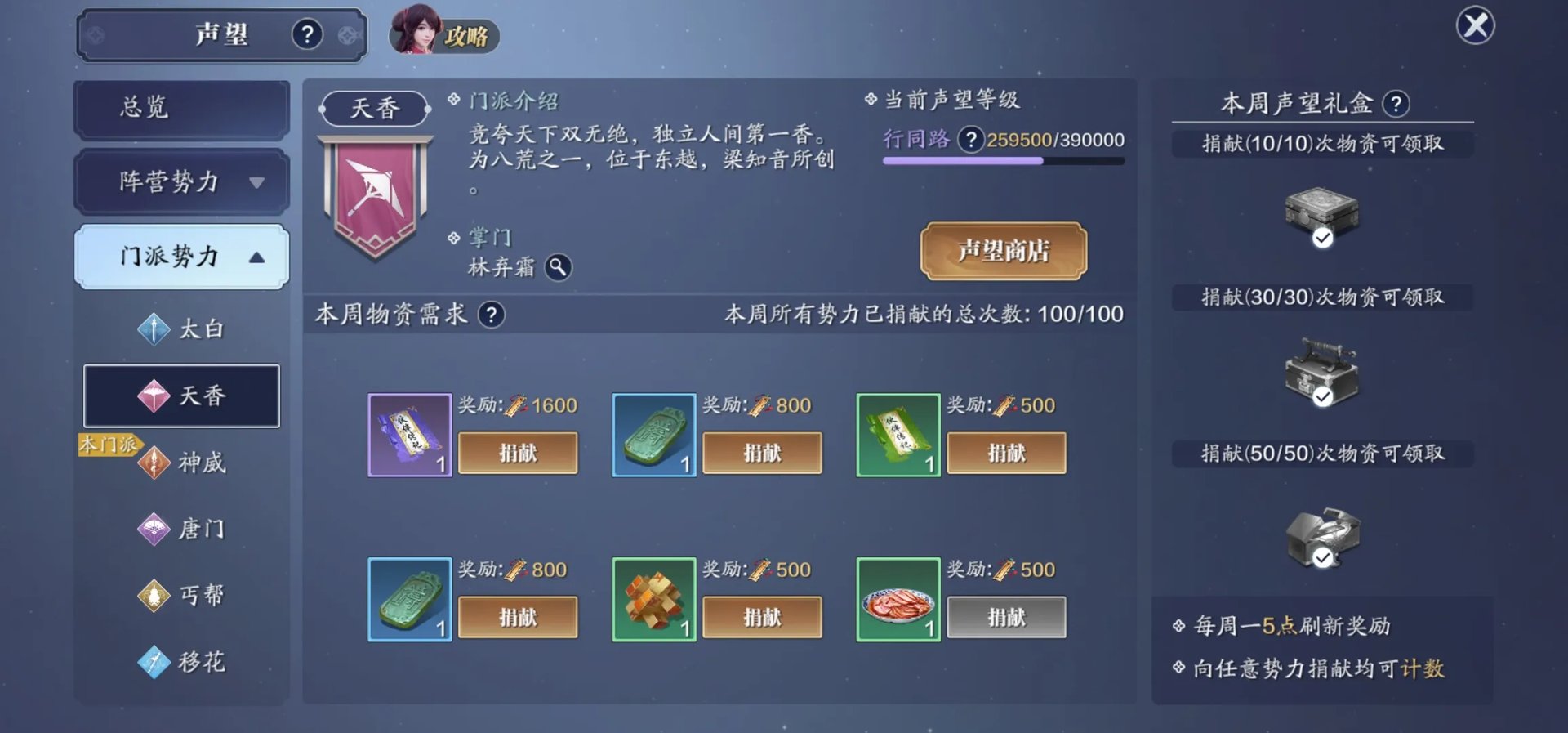
Task: Open the 本周声望礼盒 help icon
Action: (x=1396, y=105)
